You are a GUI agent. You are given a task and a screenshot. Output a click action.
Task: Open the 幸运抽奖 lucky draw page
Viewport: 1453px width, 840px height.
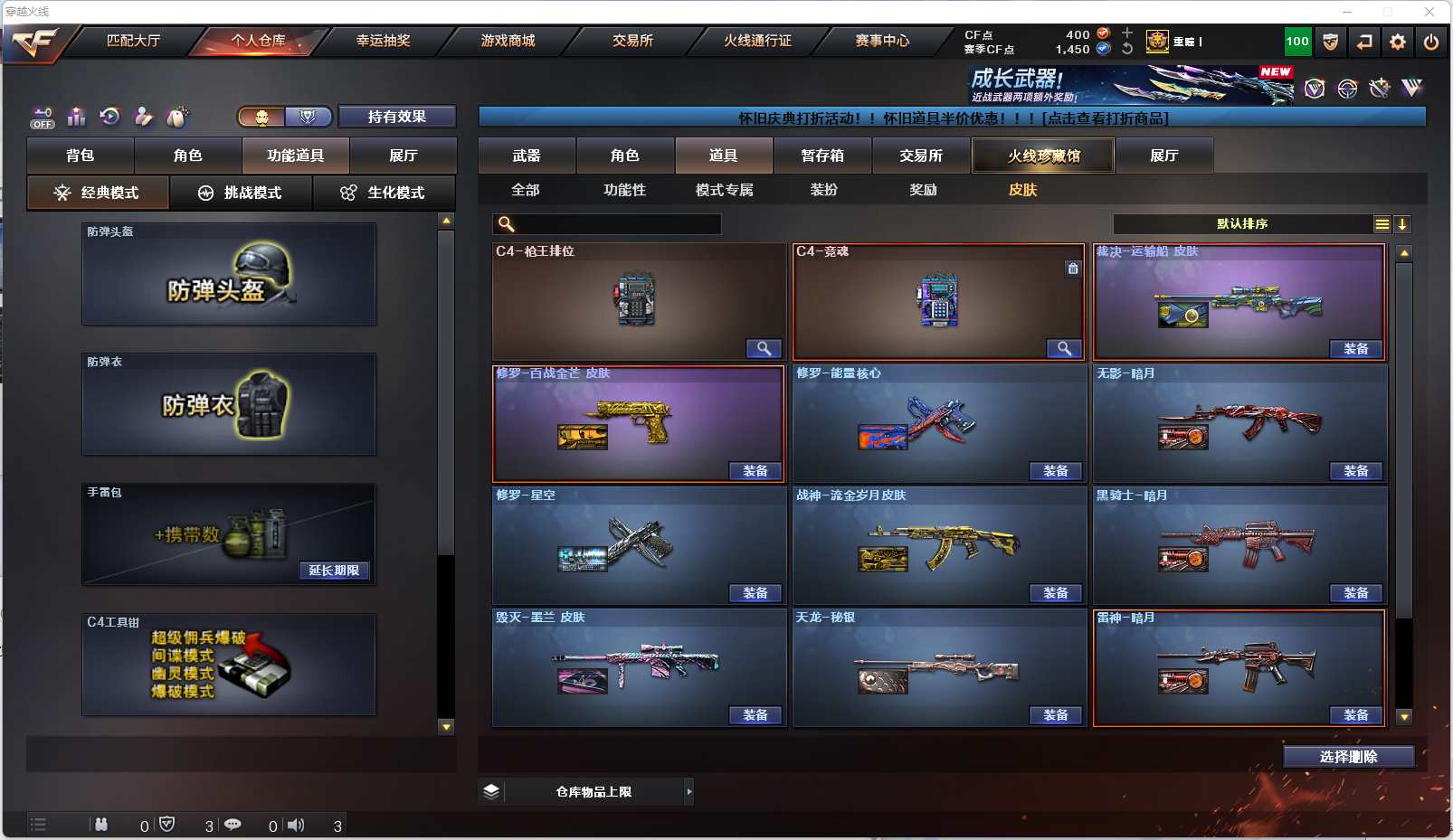pos(383,41)
